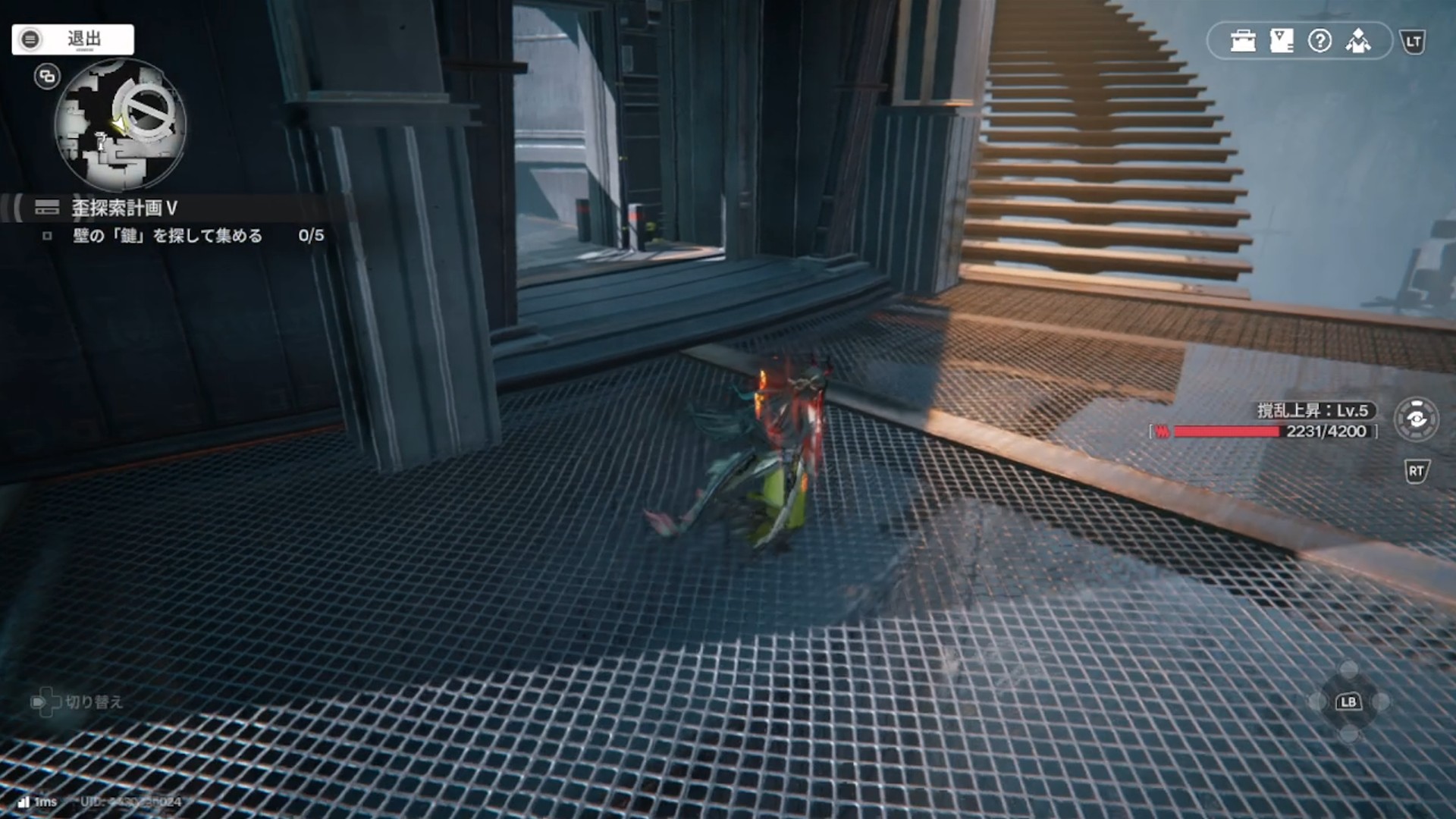
Task: Show help via the question mark icon
Action: [1319, 41]
